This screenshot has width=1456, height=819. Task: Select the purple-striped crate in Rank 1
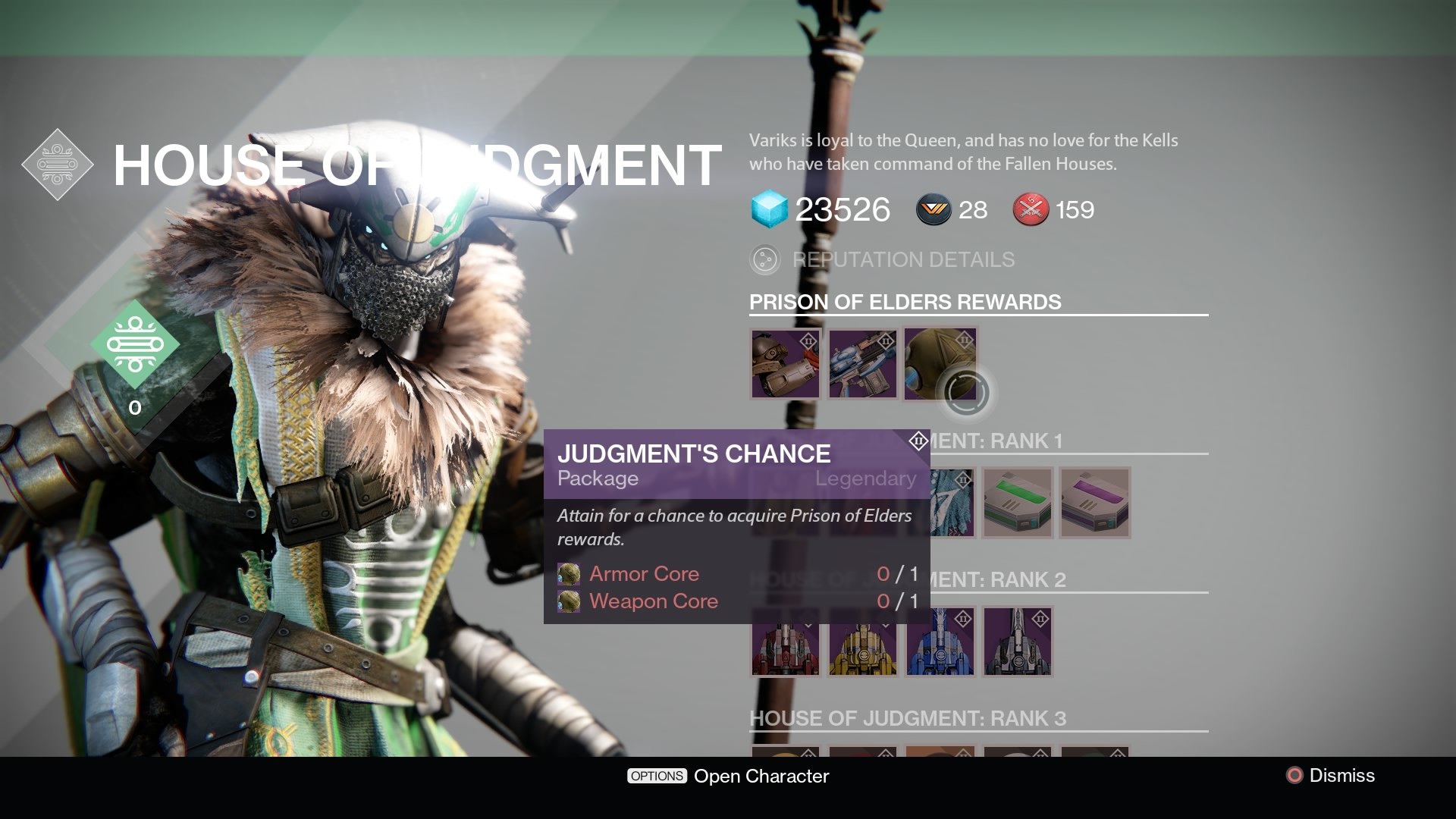pyautogui.click(x=1095, y=504)
